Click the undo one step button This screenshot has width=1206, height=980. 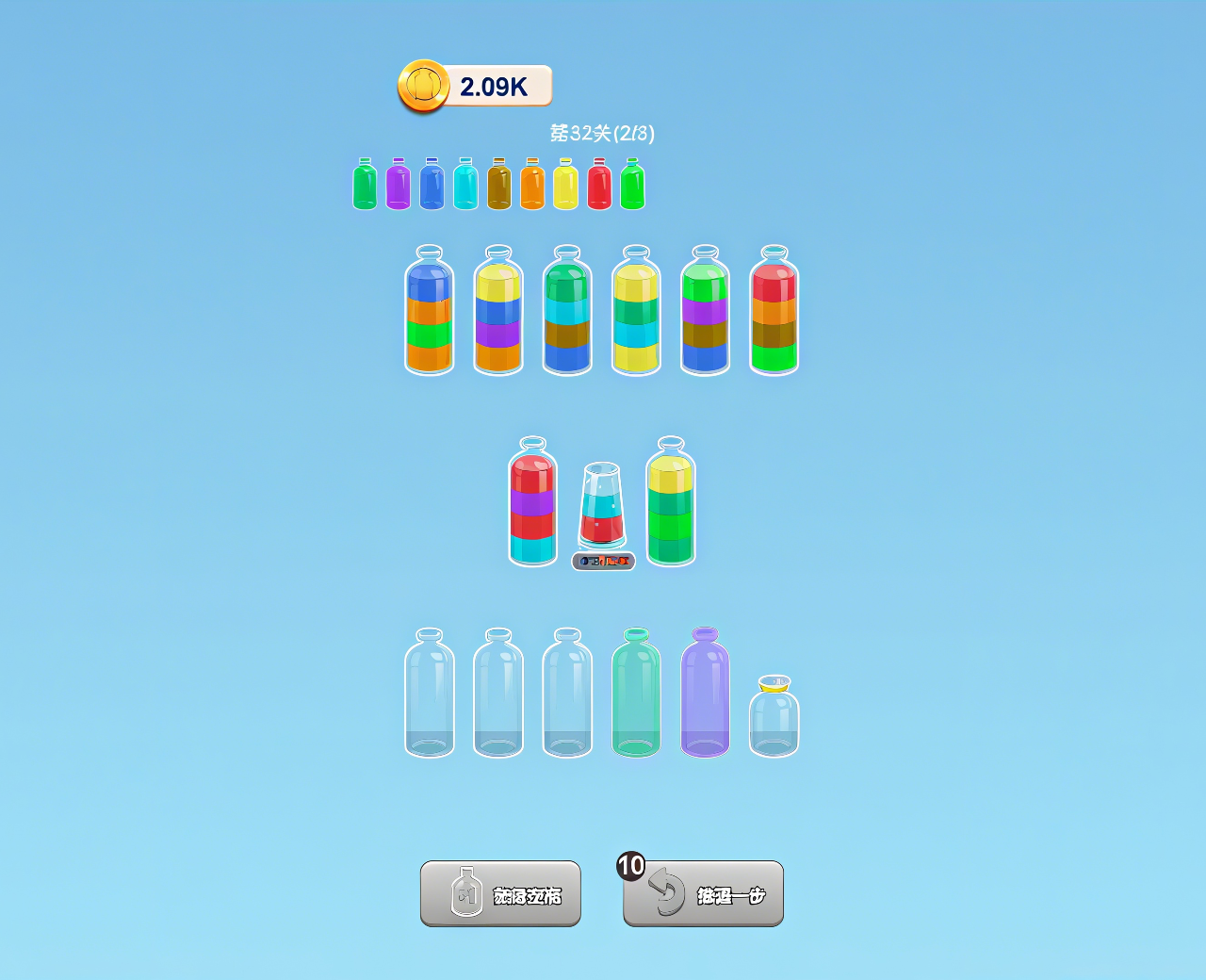(x=703, y=893)
